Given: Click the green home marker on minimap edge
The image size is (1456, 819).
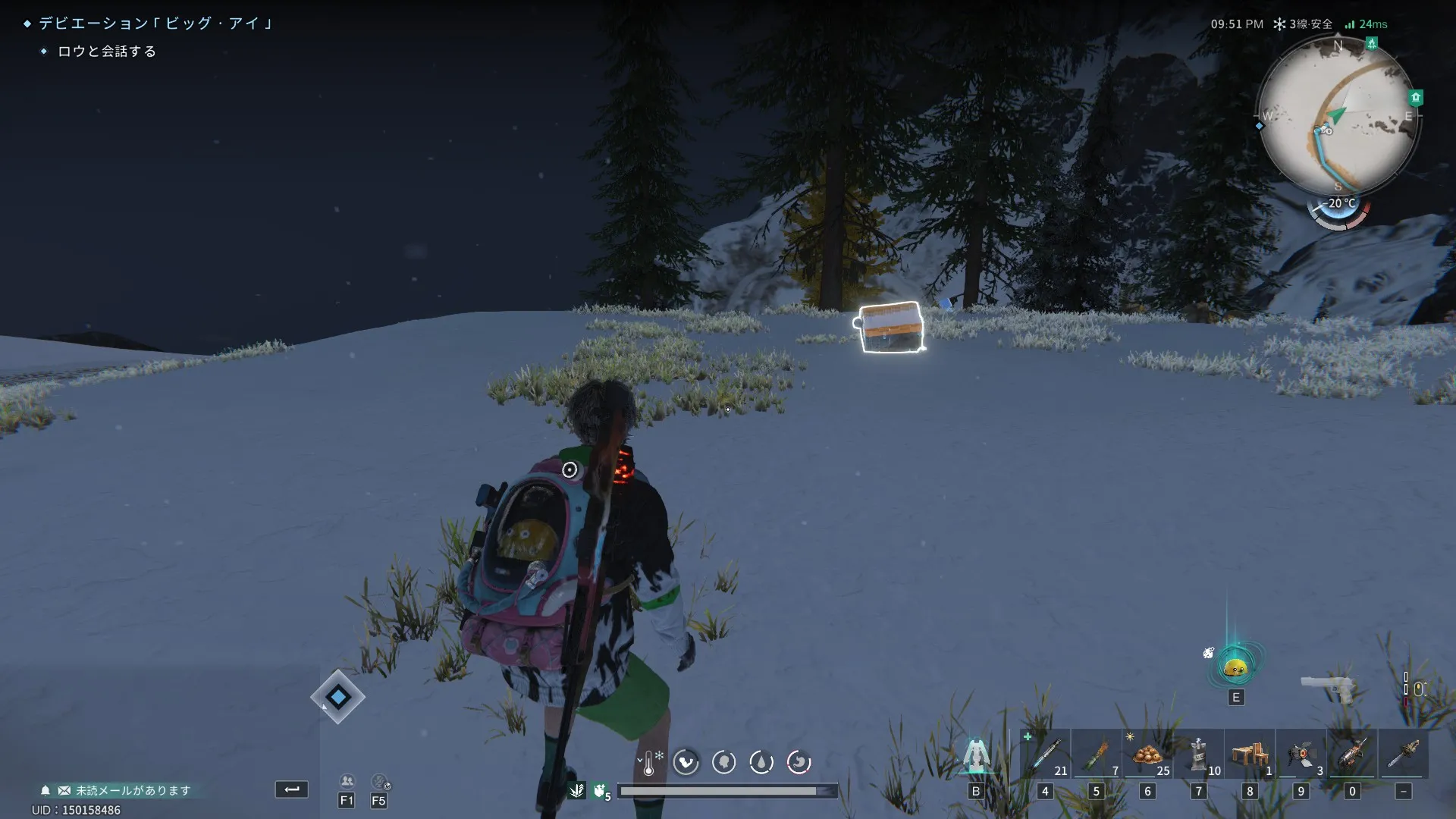Looking at the screenshot, I should click(1415, 97).
